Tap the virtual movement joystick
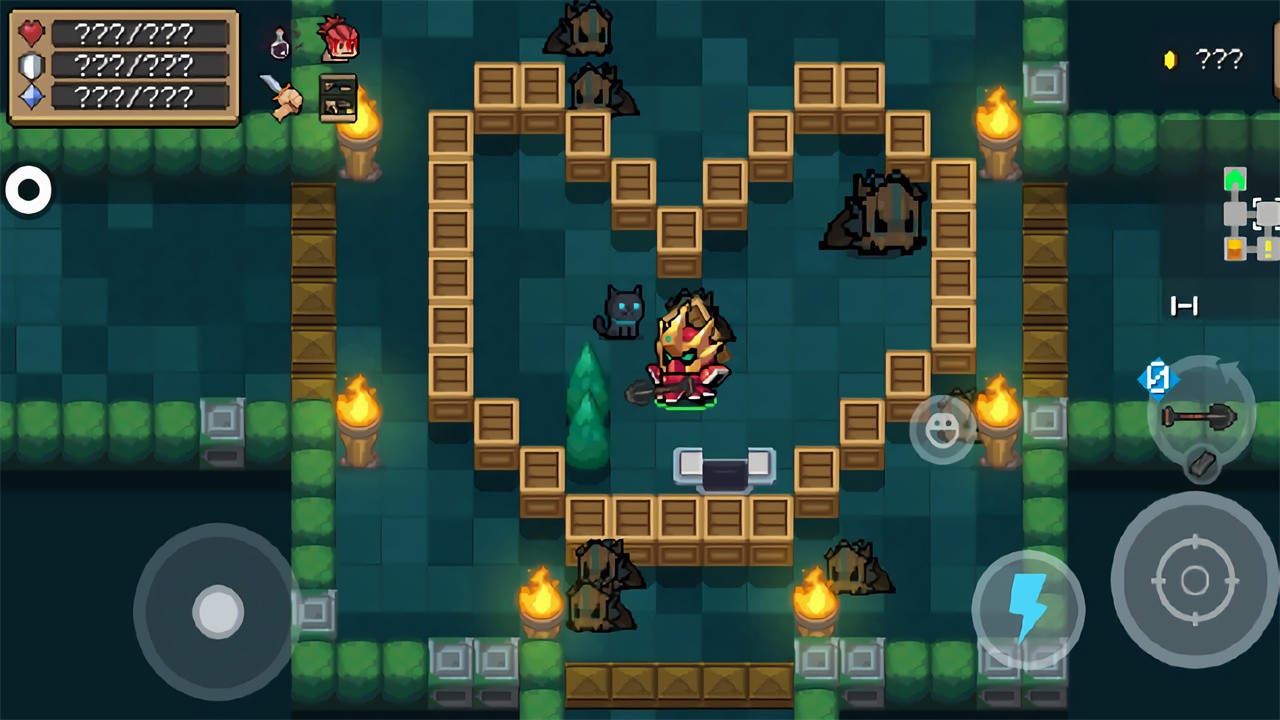Viewport: 1280px width, 720px height. click(217, 610)
